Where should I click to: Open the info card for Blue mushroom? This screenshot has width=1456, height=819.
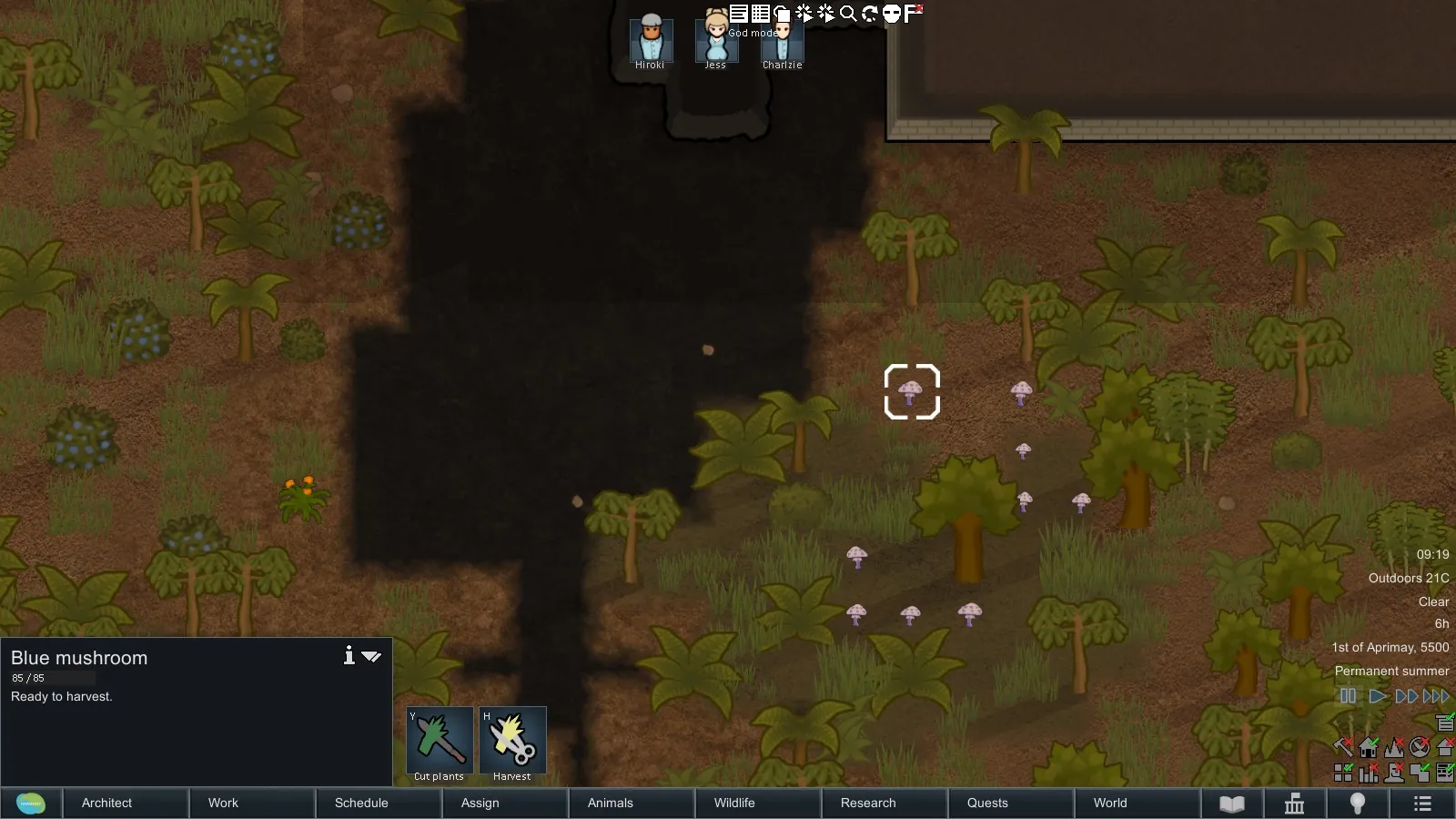pyautogui.click(x=349, y=656)
